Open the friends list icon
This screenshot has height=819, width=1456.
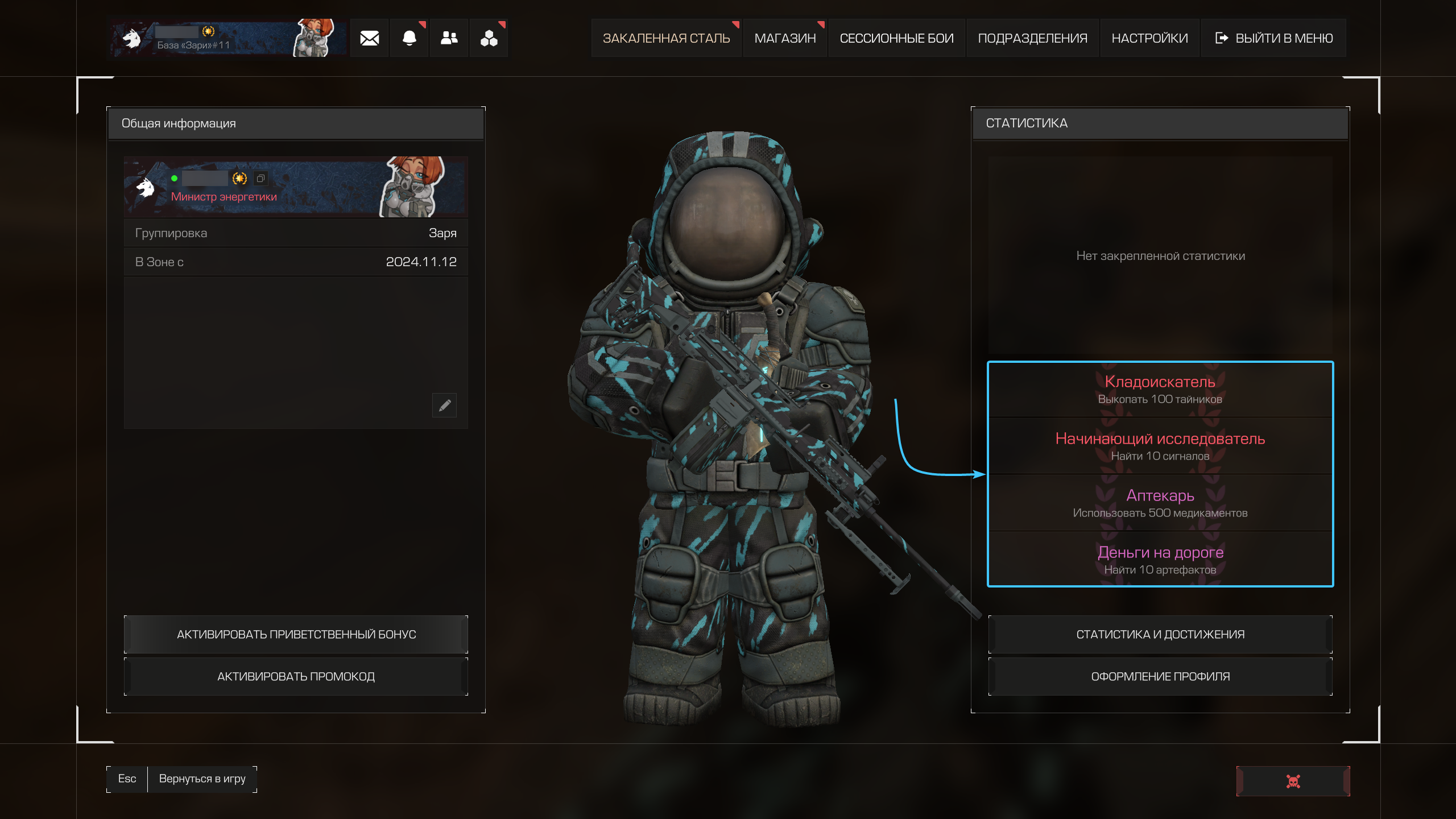click(449, 38)
